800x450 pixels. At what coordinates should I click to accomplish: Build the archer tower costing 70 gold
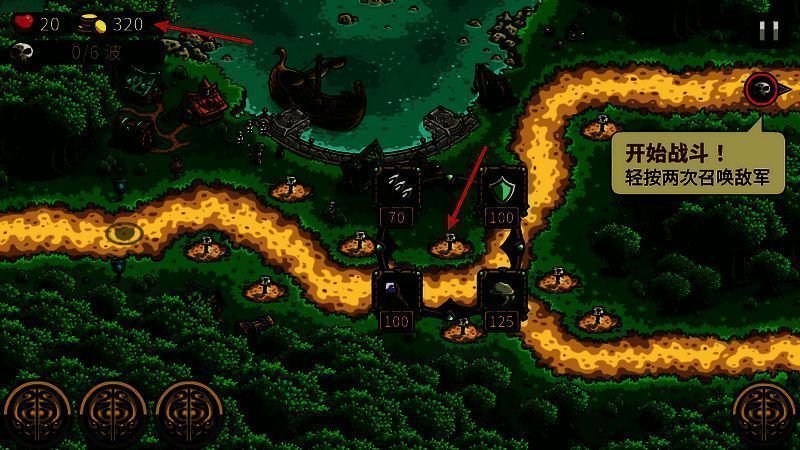pyautogui.click(x=397, y=187)
